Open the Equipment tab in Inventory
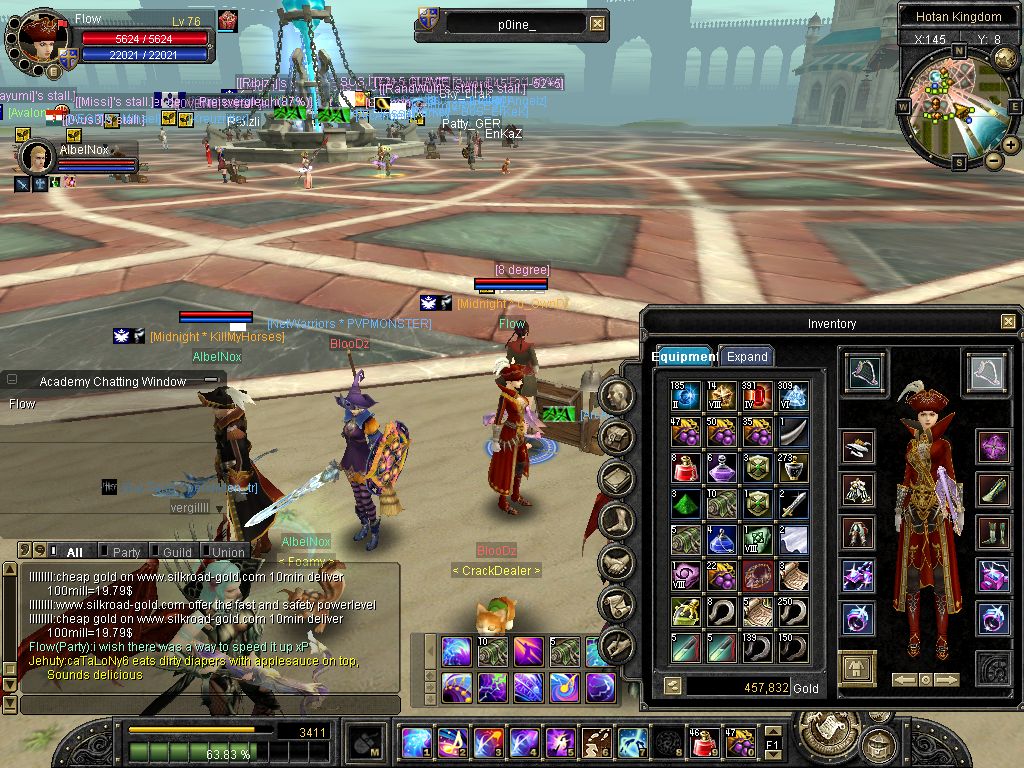1024x768 pixels. 684,356
